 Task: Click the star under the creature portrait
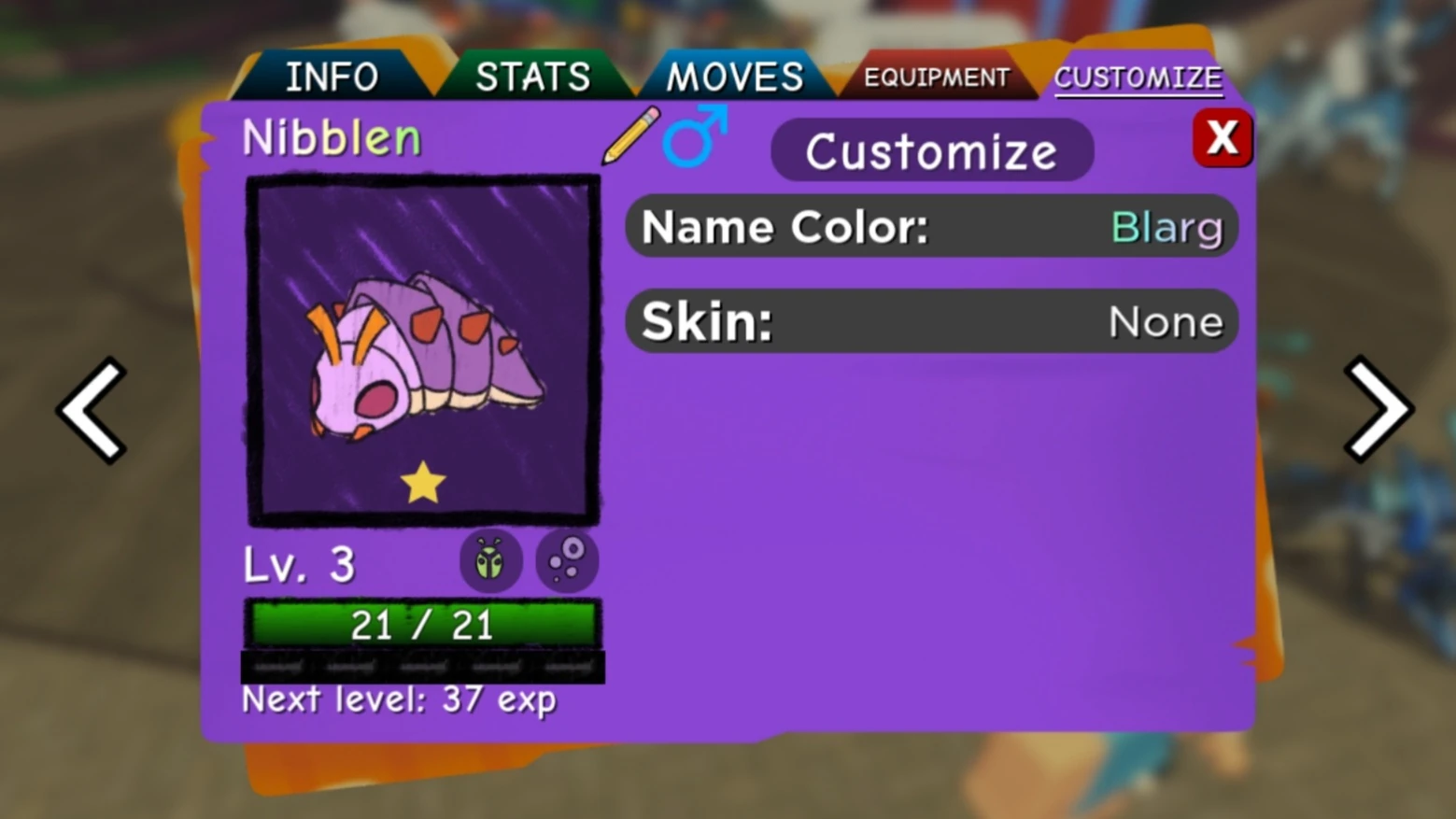click(x=423, y=482)
